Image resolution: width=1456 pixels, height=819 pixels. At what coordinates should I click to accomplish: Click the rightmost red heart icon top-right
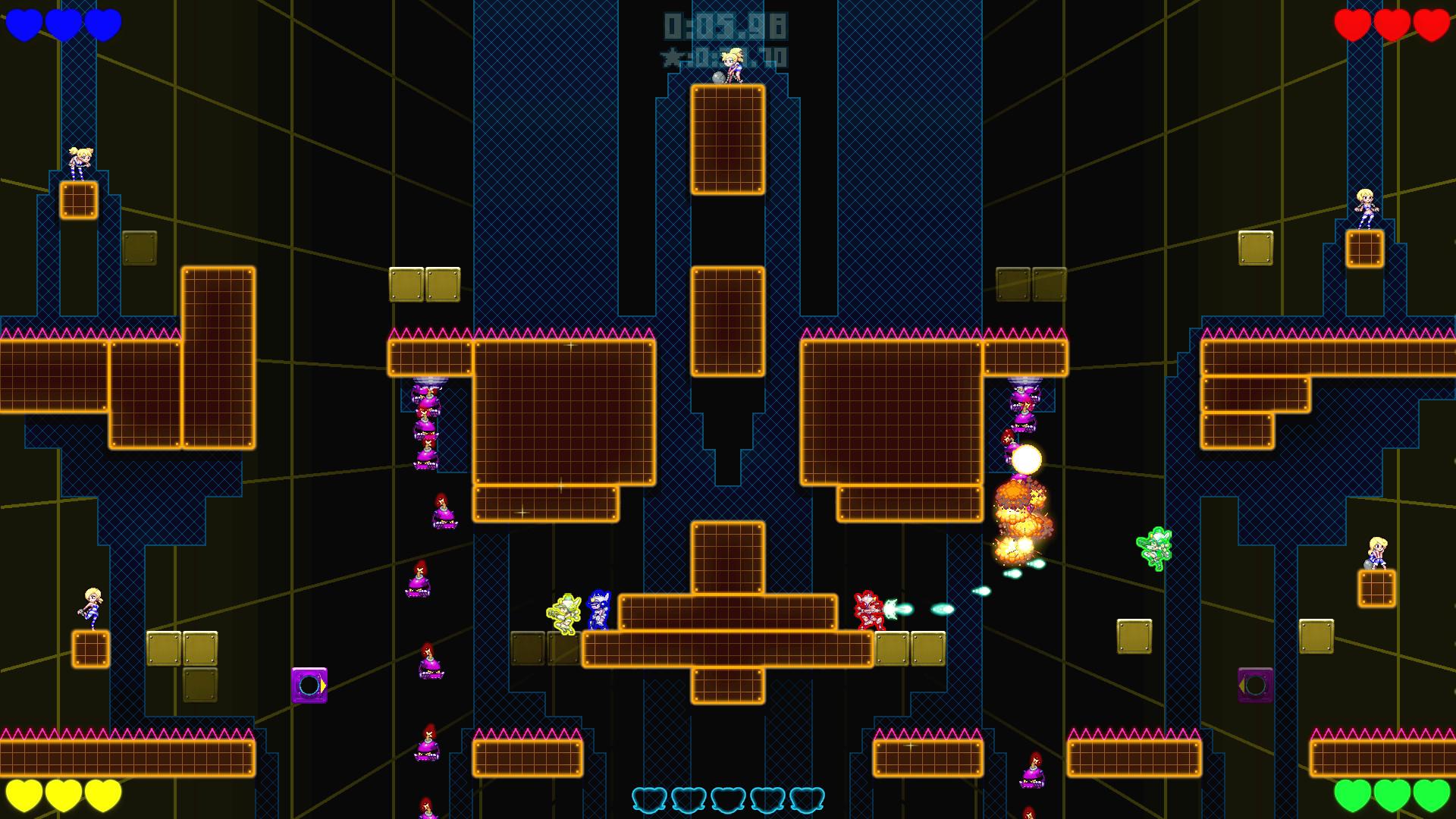1432,23
